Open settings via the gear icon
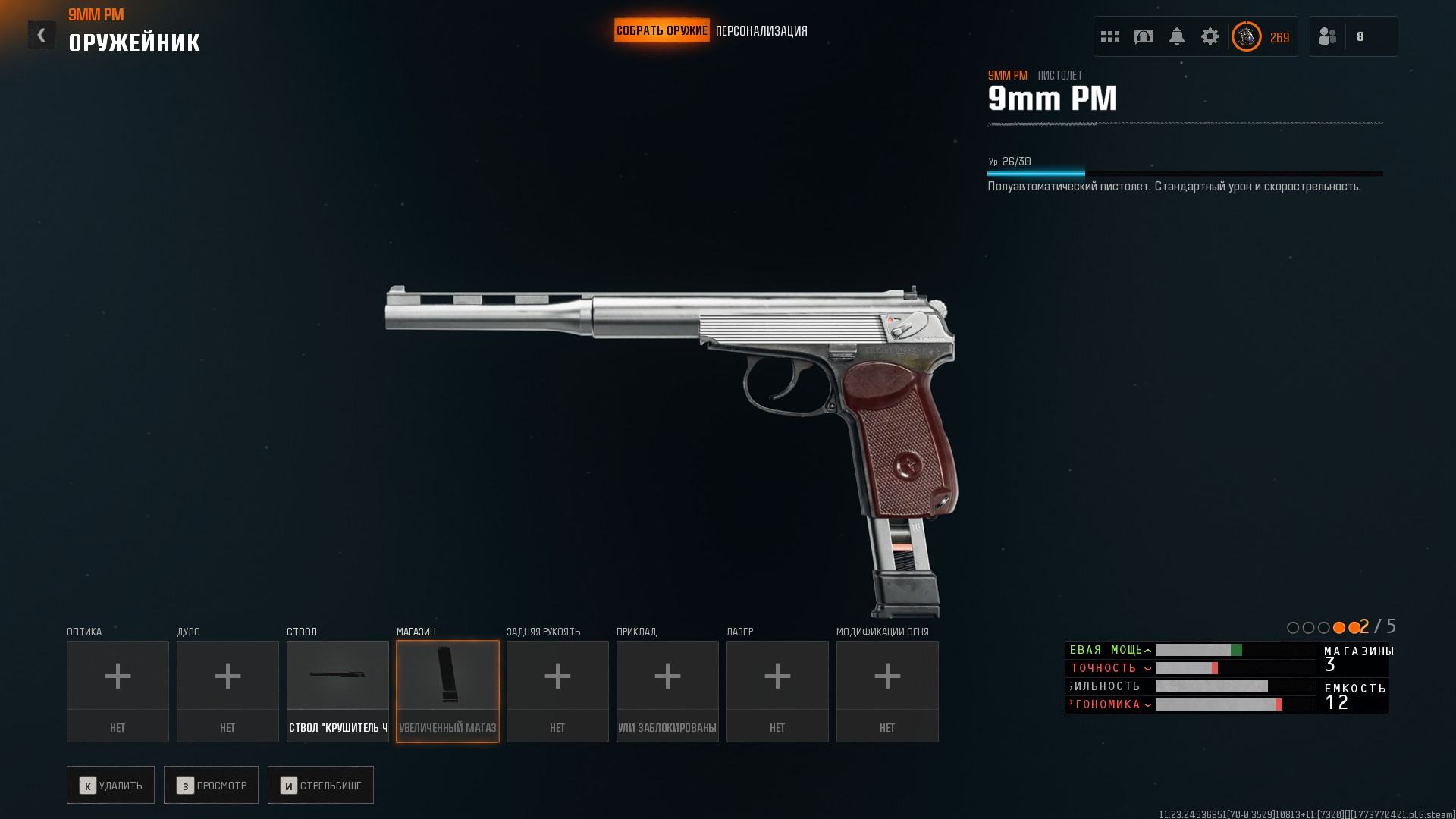The image size is (1456, 819). point(1210,36)
